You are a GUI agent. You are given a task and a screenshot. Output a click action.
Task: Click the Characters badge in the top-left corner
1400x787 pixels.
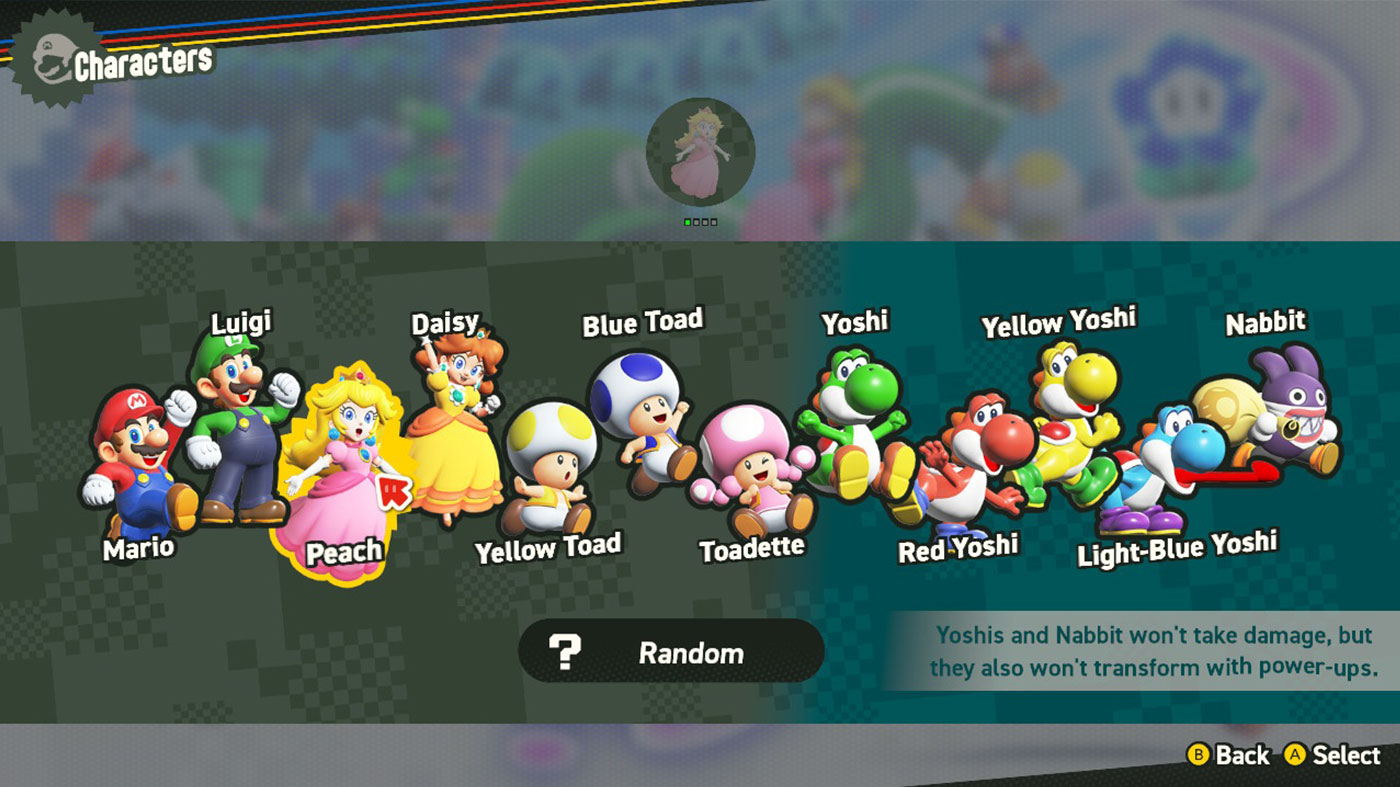[x=110, y=57]
